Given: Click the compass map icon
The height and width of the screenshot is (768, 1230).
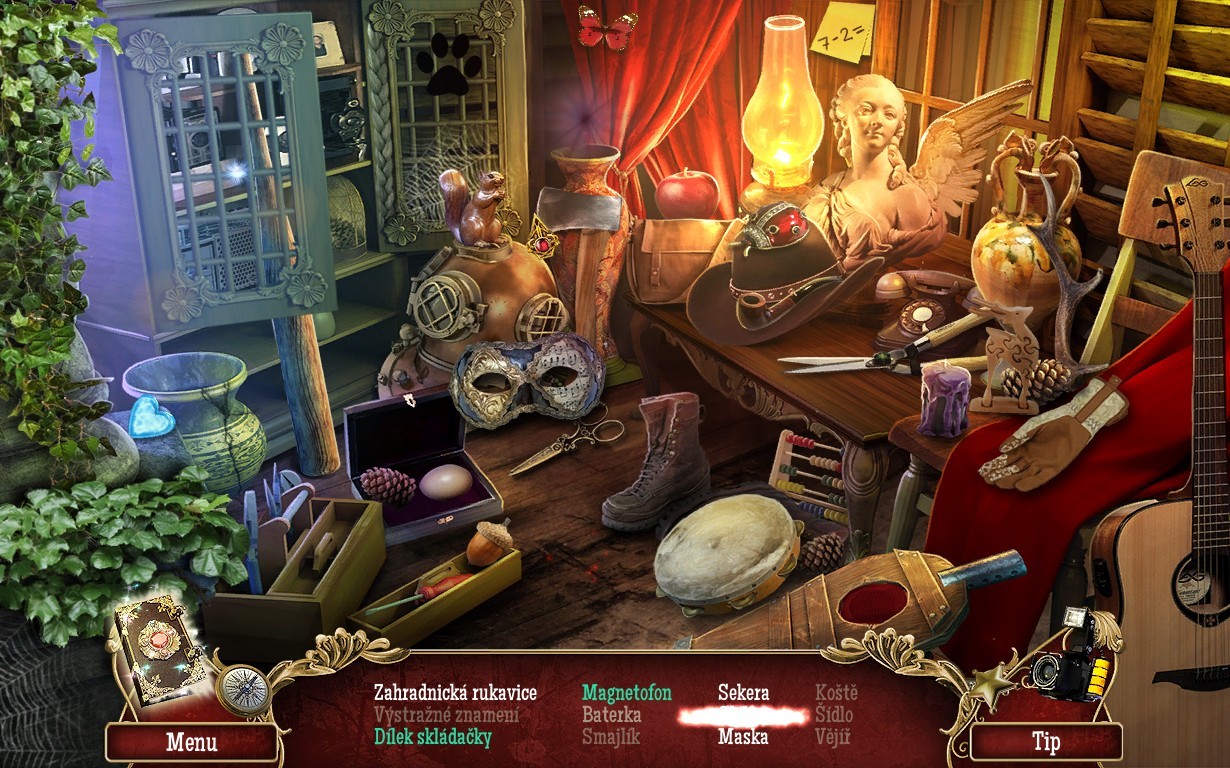Looking at the screenshot, I should click(x=243, y=688).
